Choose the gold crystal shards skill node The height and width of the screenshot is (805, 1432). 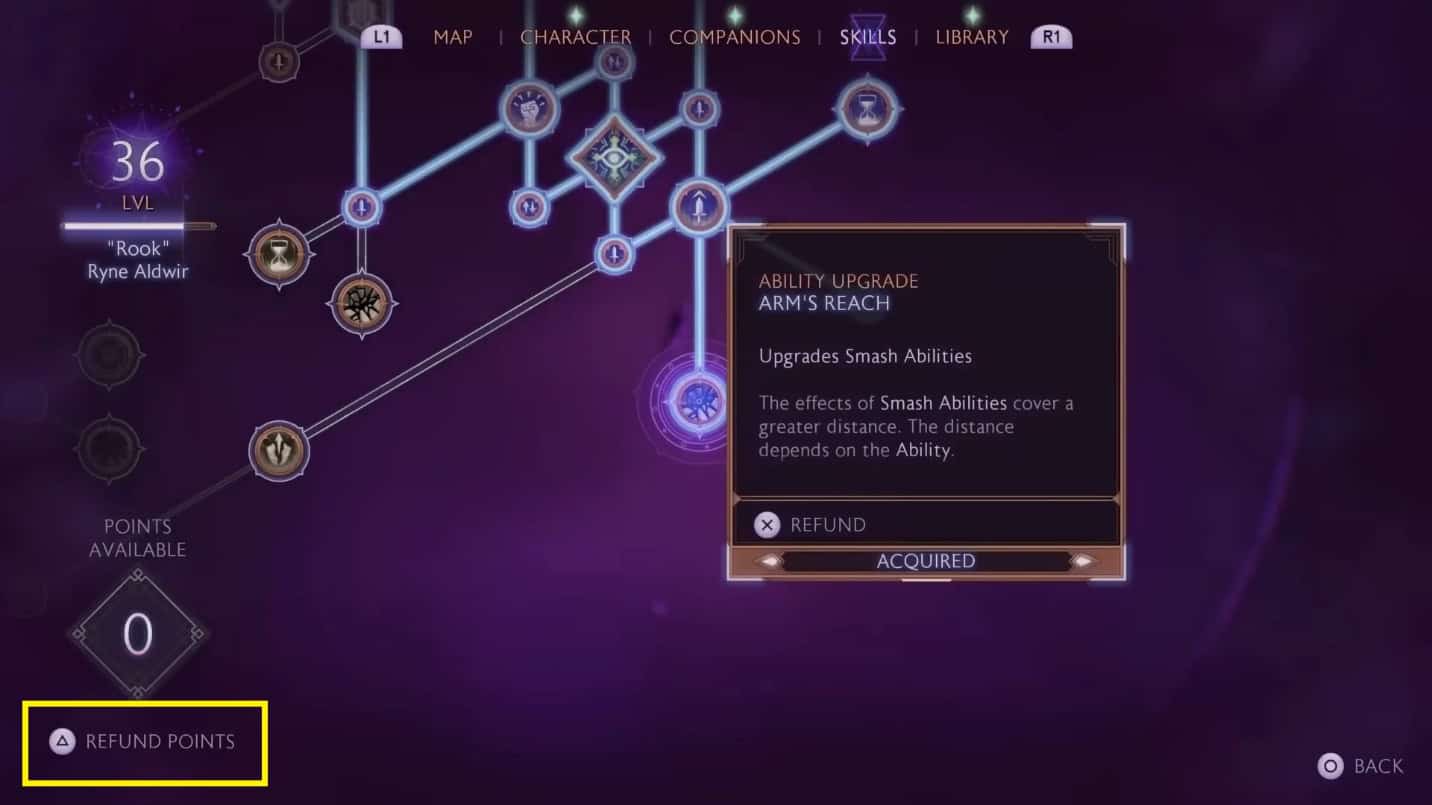279,450
